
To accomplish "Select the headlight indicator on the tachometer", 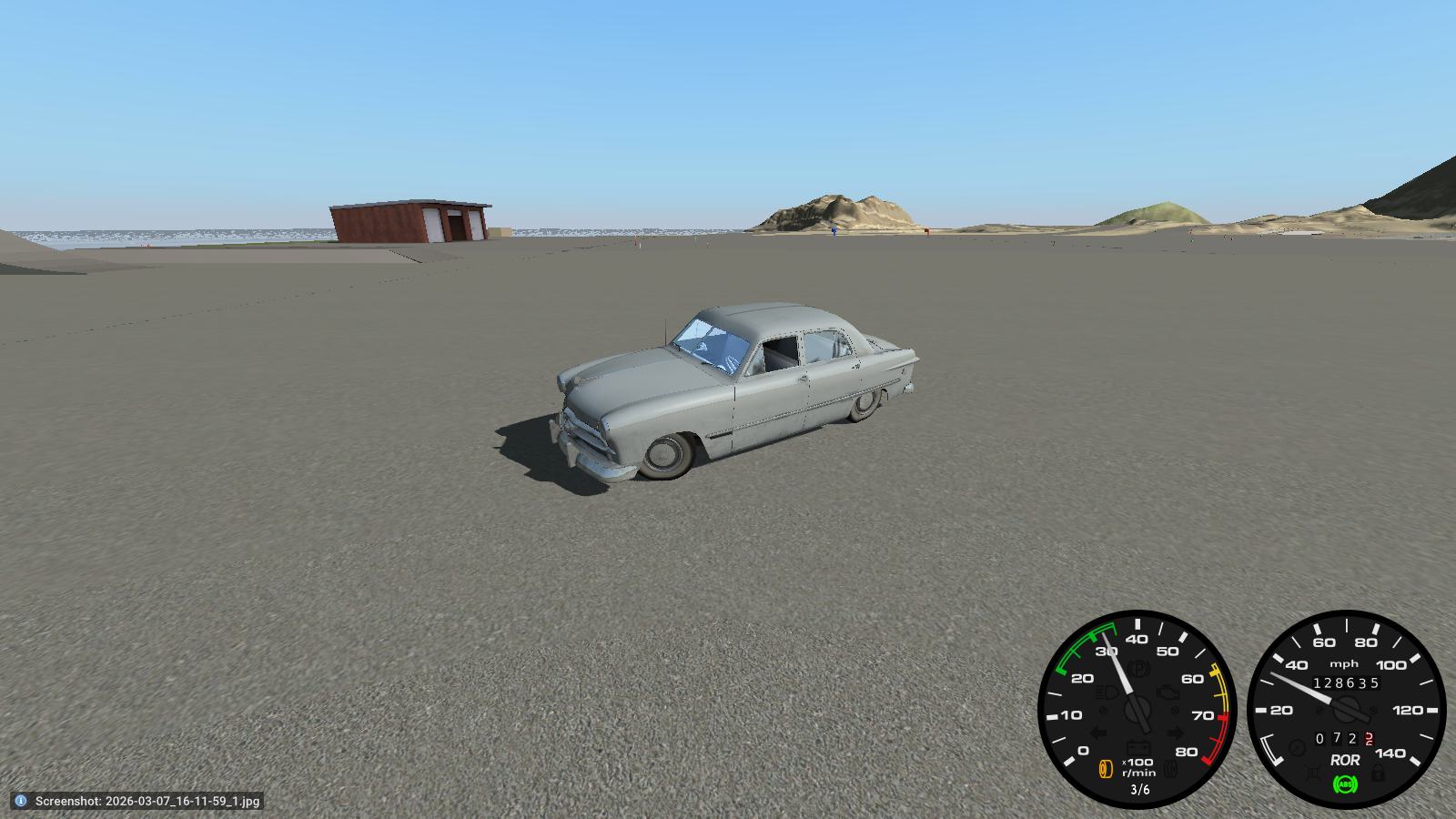I will pyautogui.click(x=1105, y=693).
